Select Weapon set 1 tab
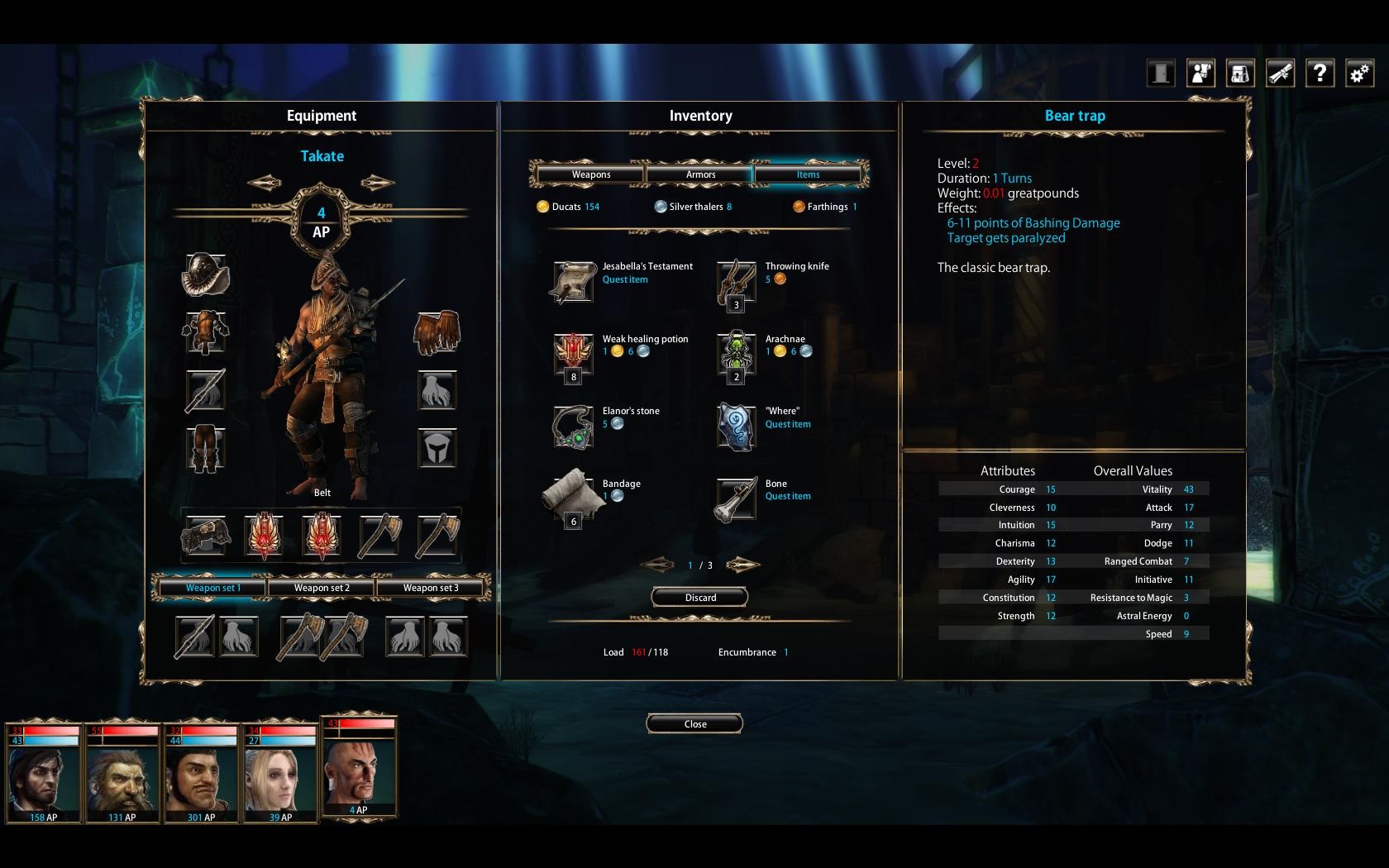Screen dimensions: 1389x868 (x=213, y=588)
